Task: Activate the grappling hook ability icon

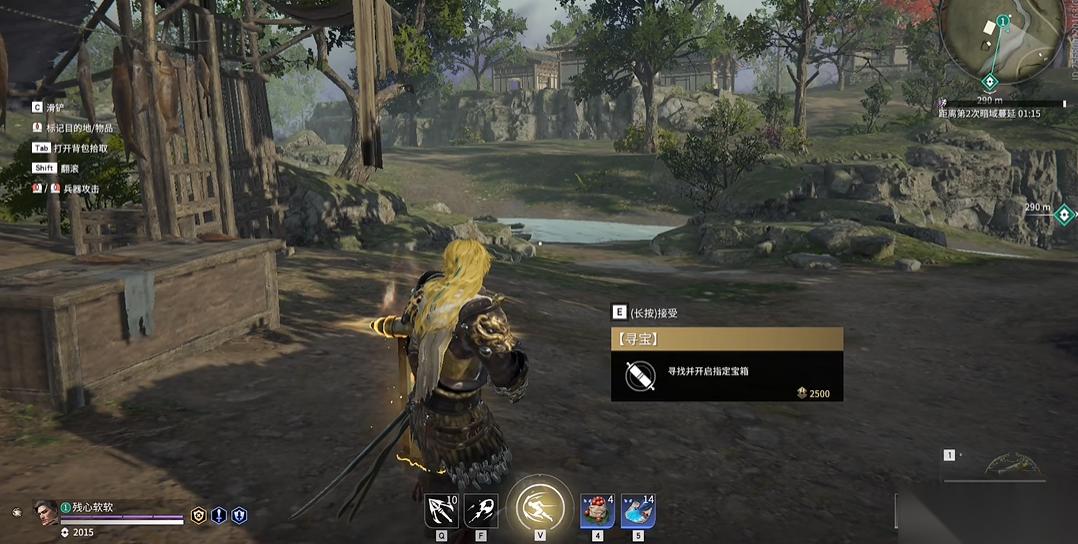Action: (x=441, y=511)
